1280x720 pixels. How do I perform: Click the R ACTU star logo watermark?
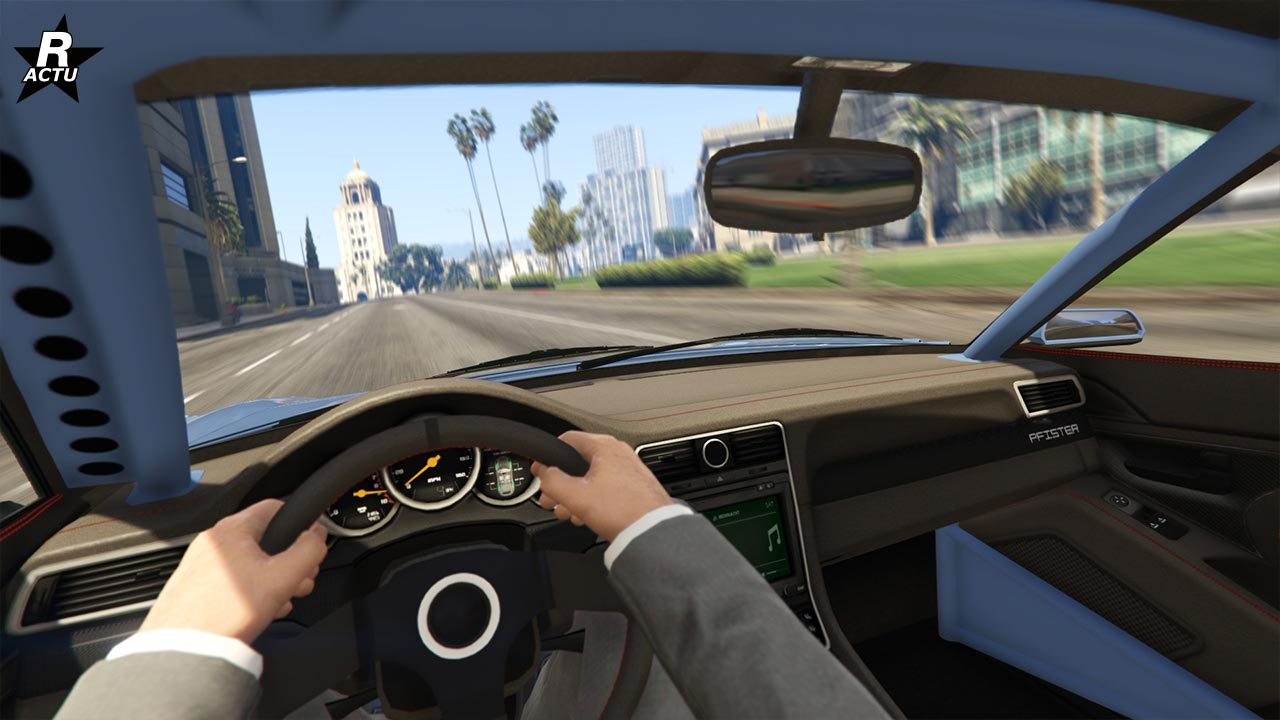tap(57, 60)
